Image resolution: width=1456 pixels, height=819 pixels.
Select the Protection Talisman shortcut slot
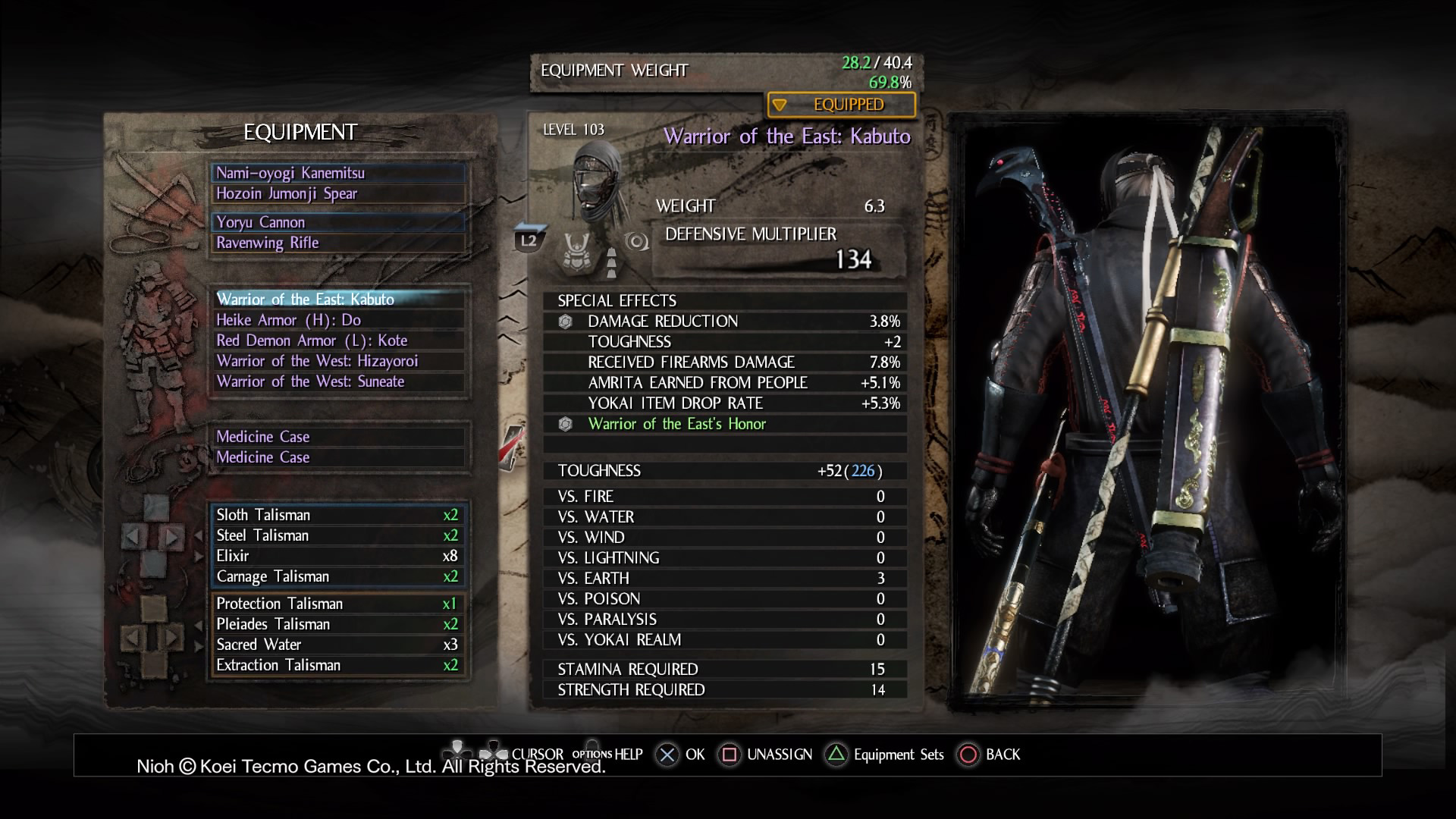pyautogui.click(x=338, y=604)
